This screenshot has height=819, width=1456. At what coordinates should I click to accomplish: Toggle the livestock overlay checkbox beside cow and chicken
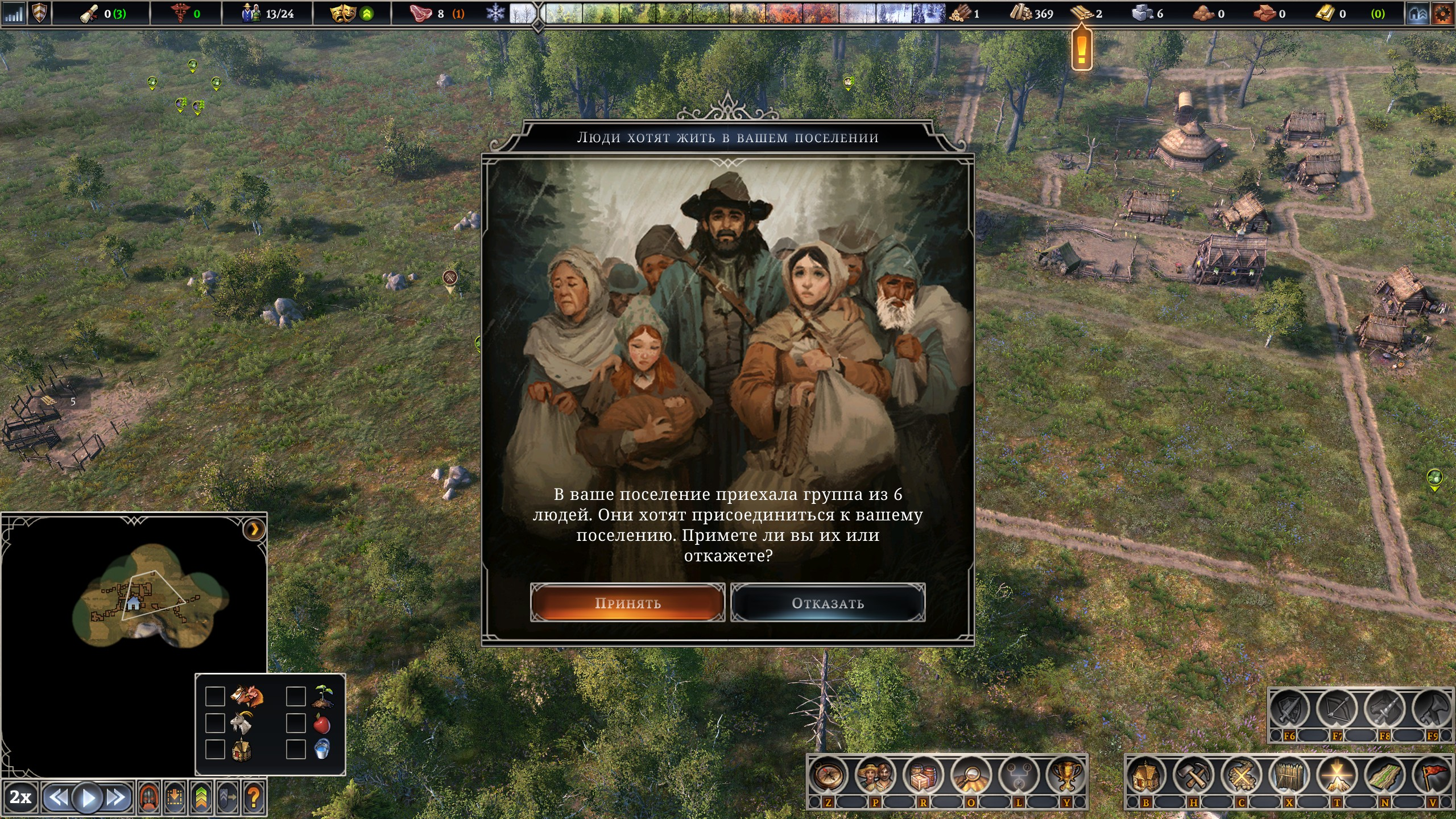(215, 696)
